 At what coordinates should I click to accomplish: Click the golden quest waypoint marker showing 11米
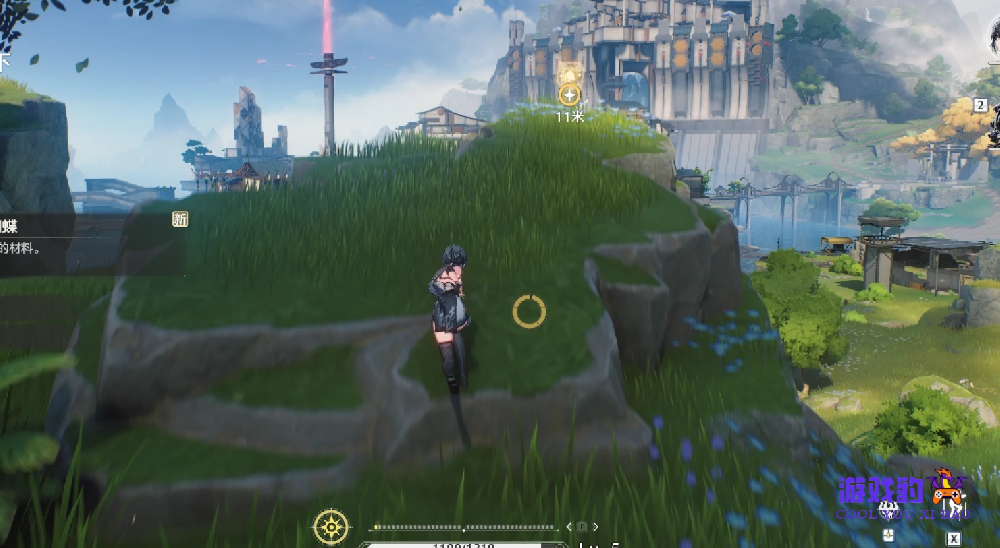[569, 95]
